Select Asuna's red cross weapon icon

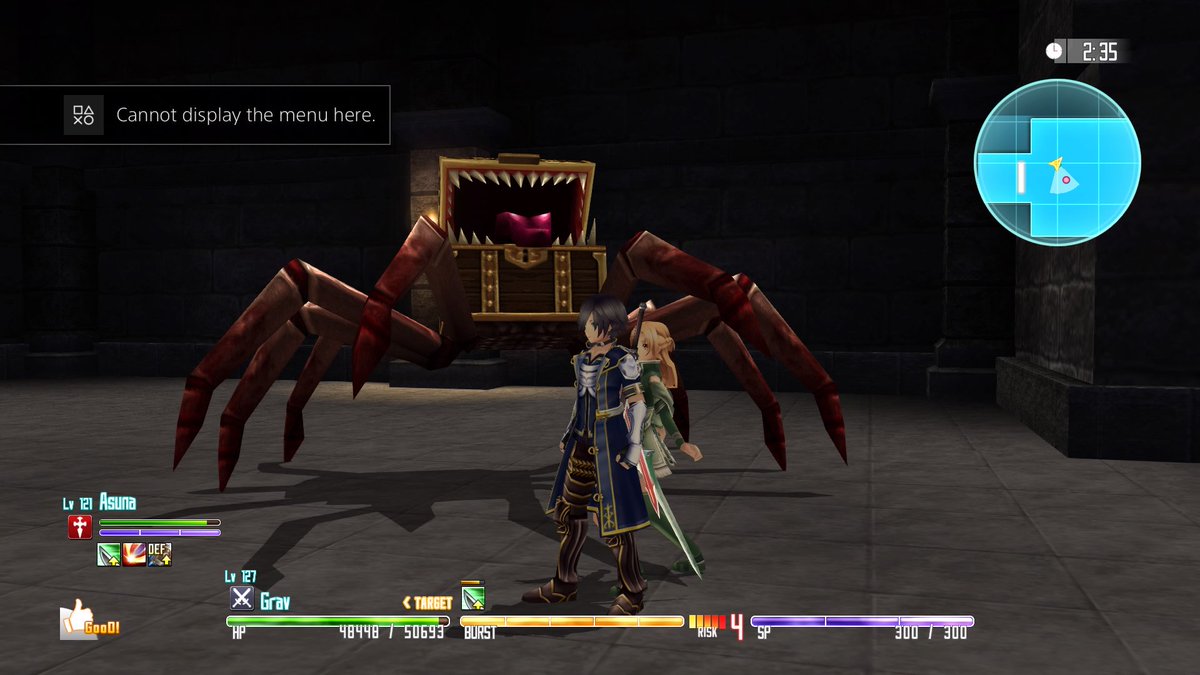pos(80,527)
